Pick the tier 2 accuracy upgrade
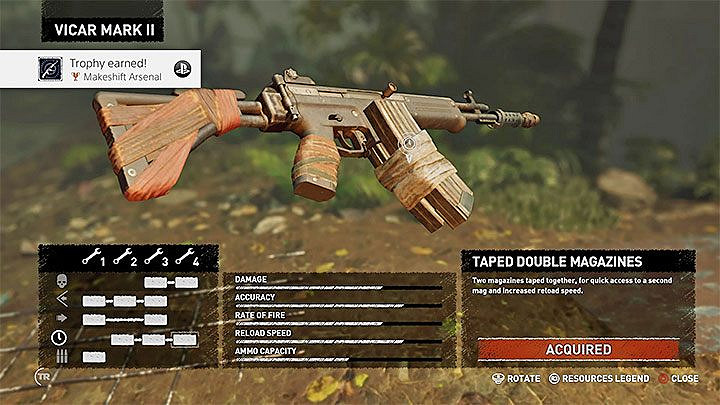Viewport: 720px width, 405px height. tap(125, 301)
